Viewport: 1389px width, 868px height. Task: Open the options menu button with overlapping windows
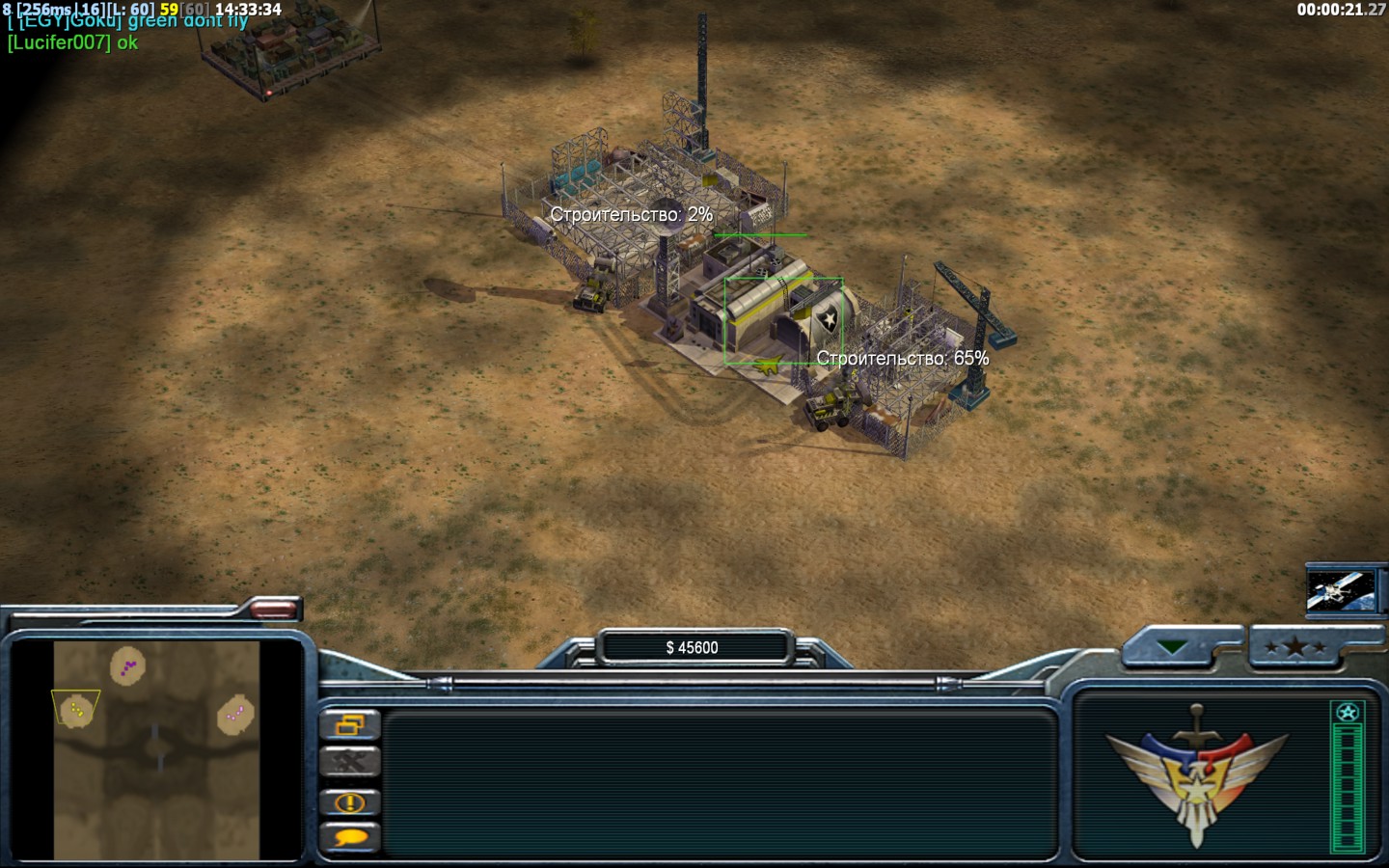click(349, 724)
